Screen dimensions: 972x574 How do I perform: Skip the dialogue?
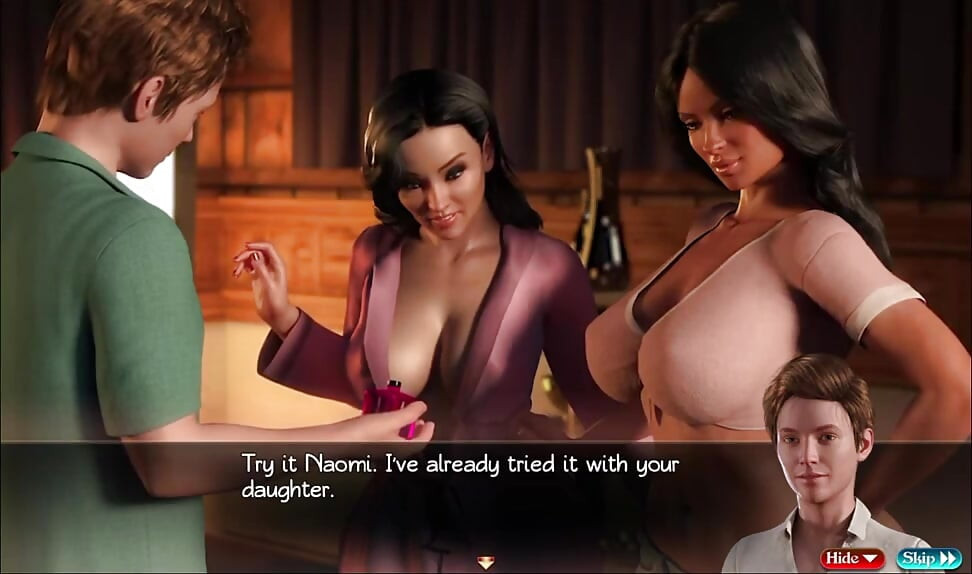pos(929,559)
